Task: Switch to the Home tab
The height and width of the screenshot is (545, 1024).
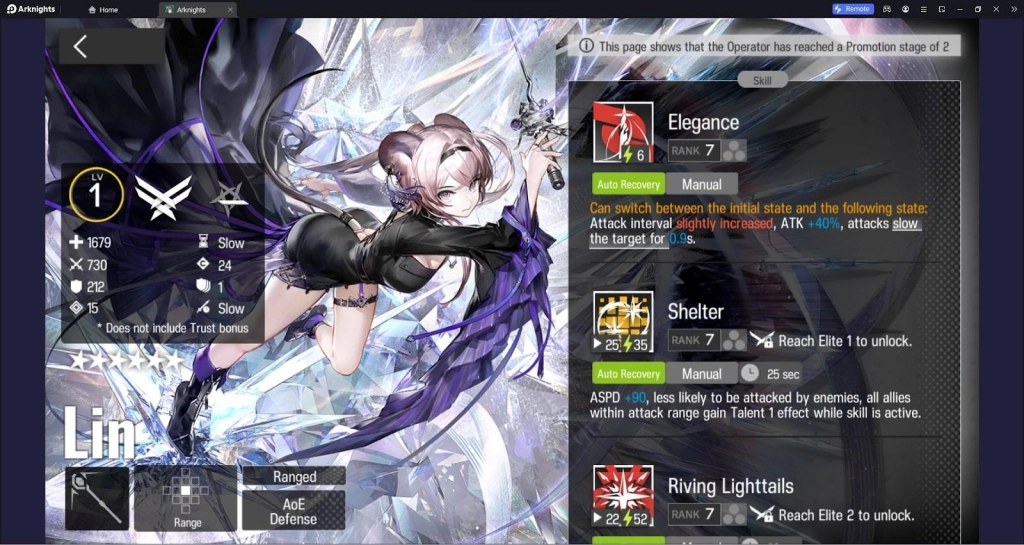Action: pos(103,9)
